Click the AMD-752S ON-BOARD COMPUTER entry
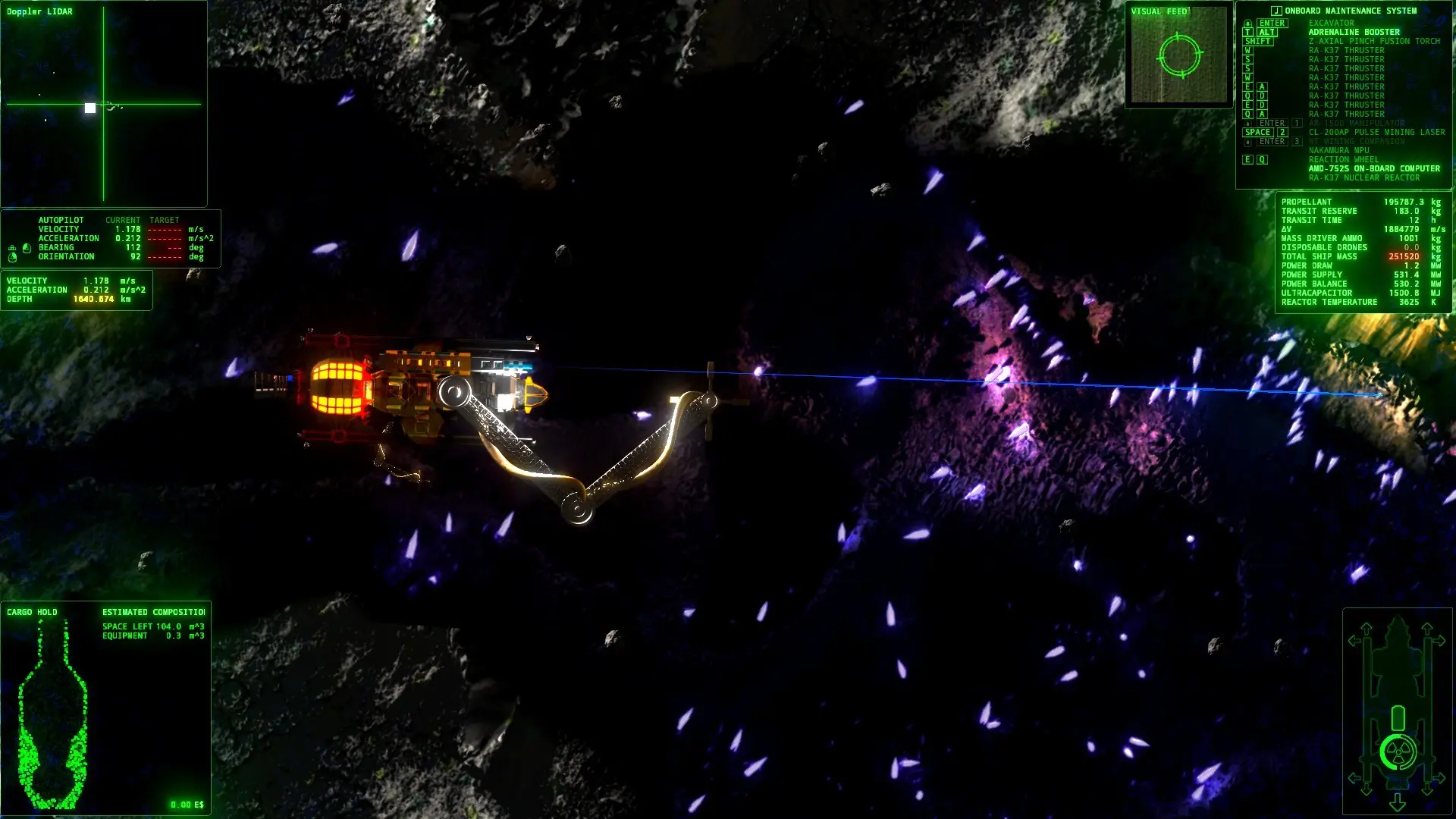The height and width of the screenshot is (819, 1456). pos(1373,168)
